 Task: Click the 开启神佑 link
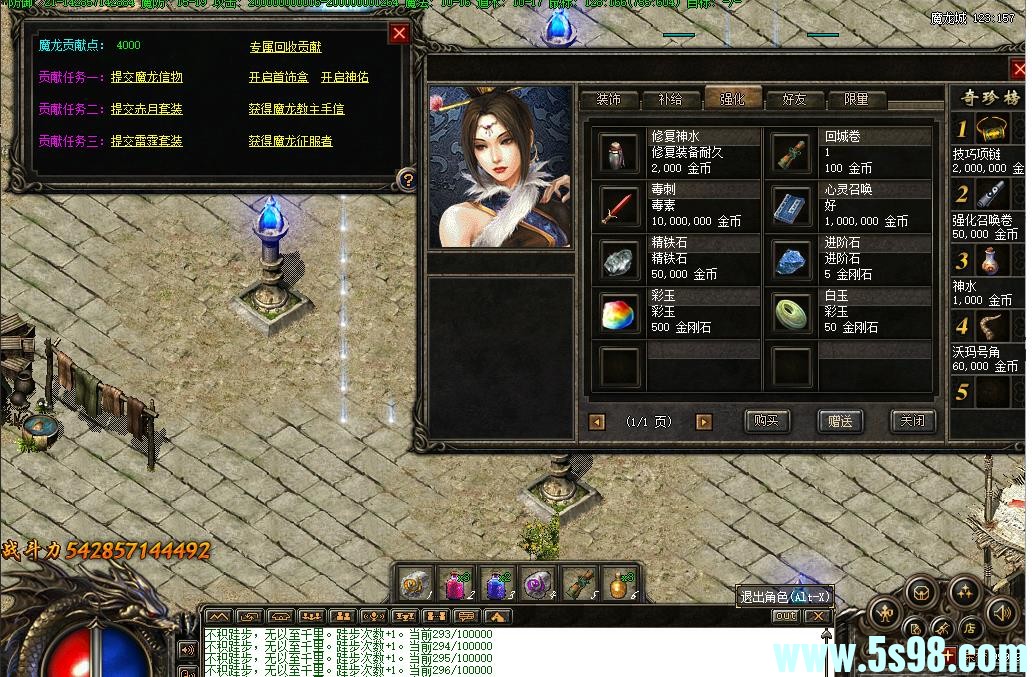point(344,77)
